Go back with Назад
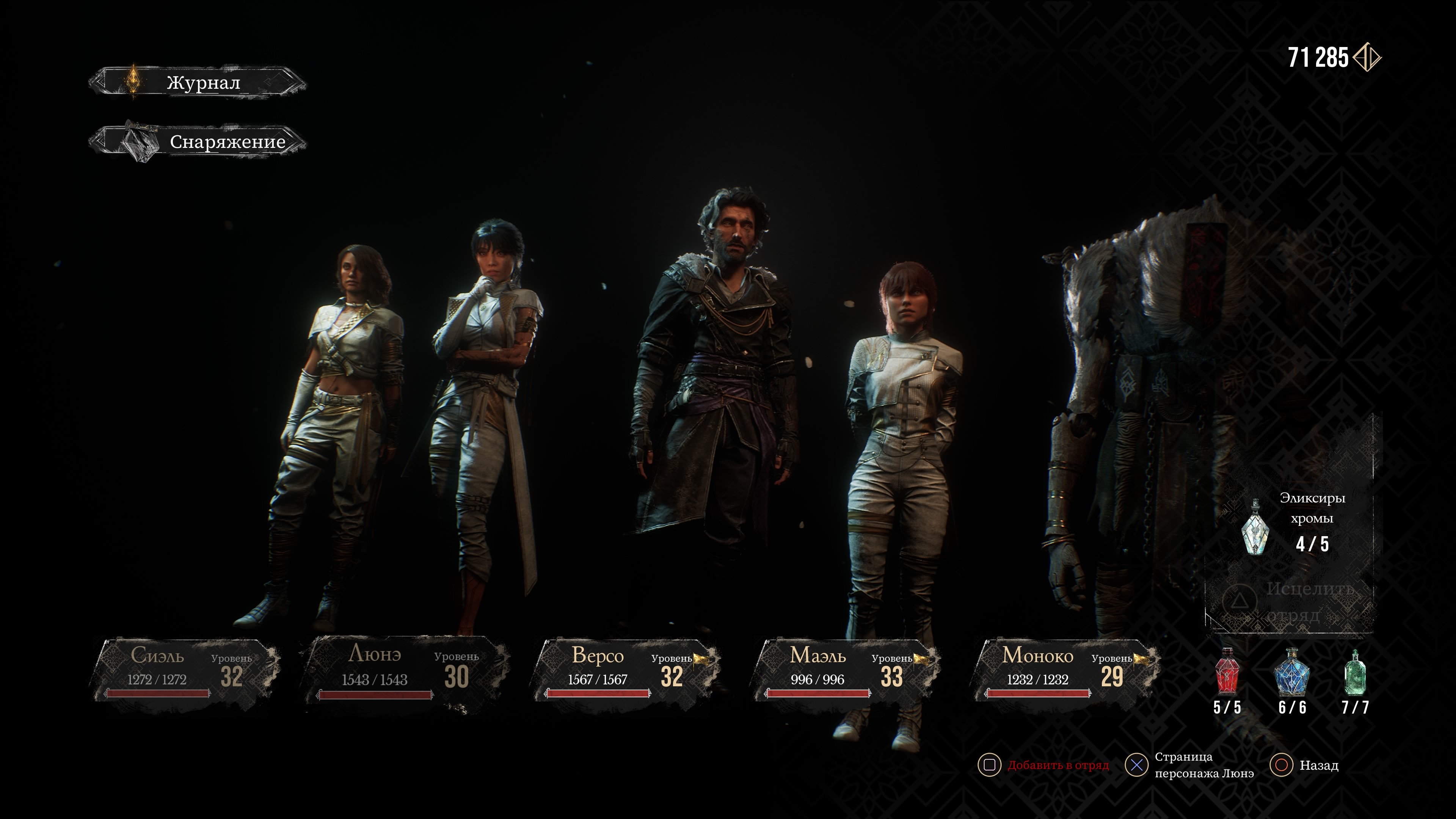The height and width of the screenshot is (819, 1456). click(1318, 765)
